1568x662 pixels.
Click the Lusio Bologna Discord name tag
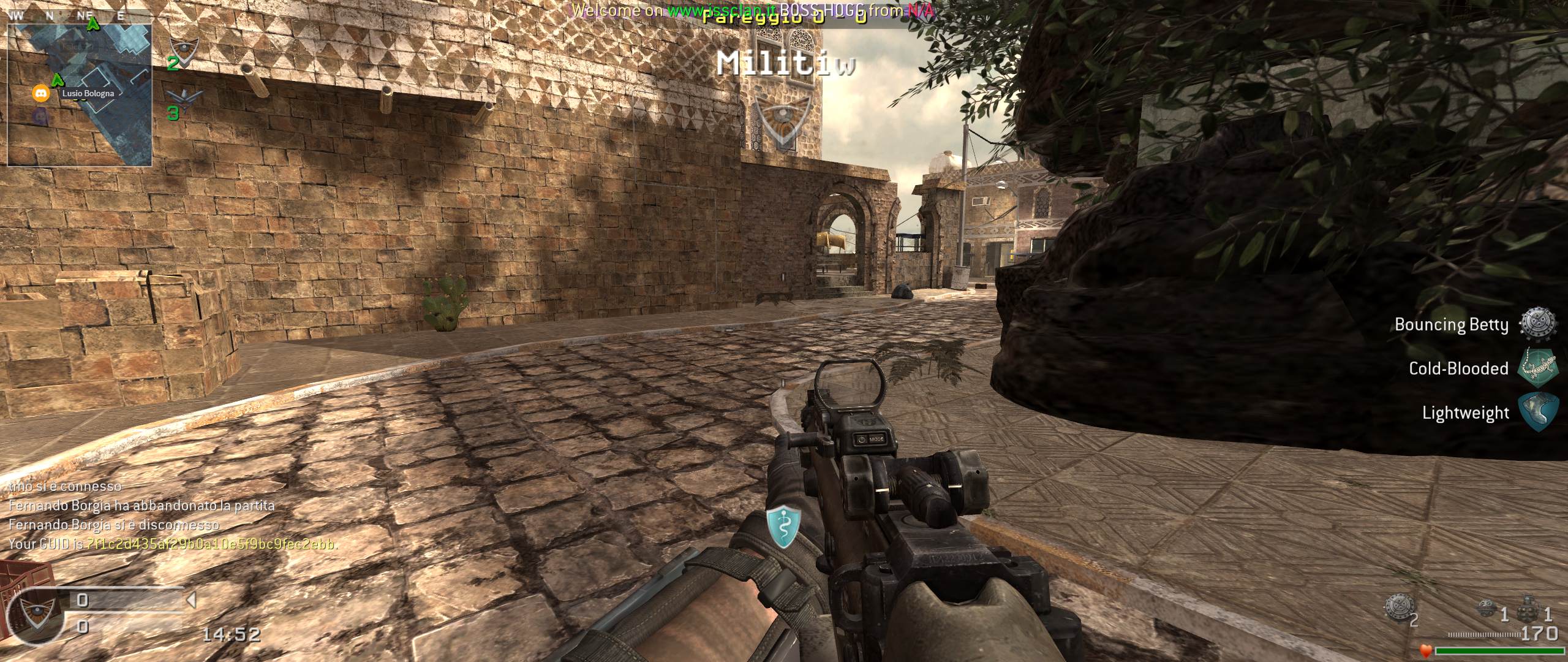click(88, 94)
